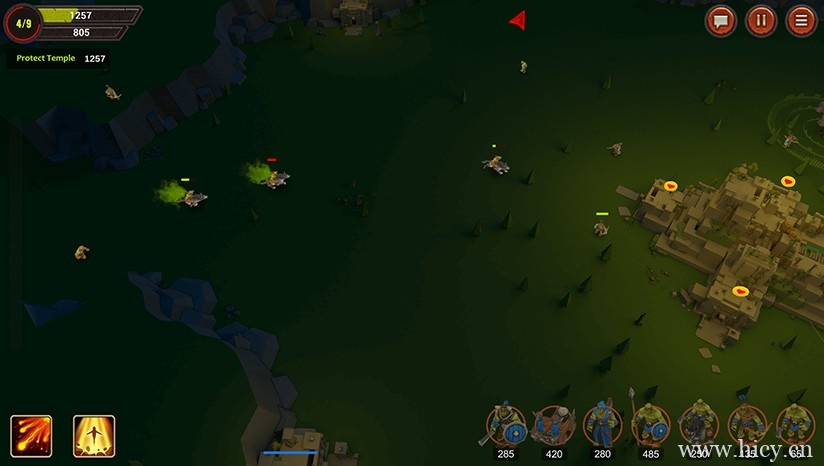
Task: Pick the wolf rider orc unit
Action: (x=699, y=426)
